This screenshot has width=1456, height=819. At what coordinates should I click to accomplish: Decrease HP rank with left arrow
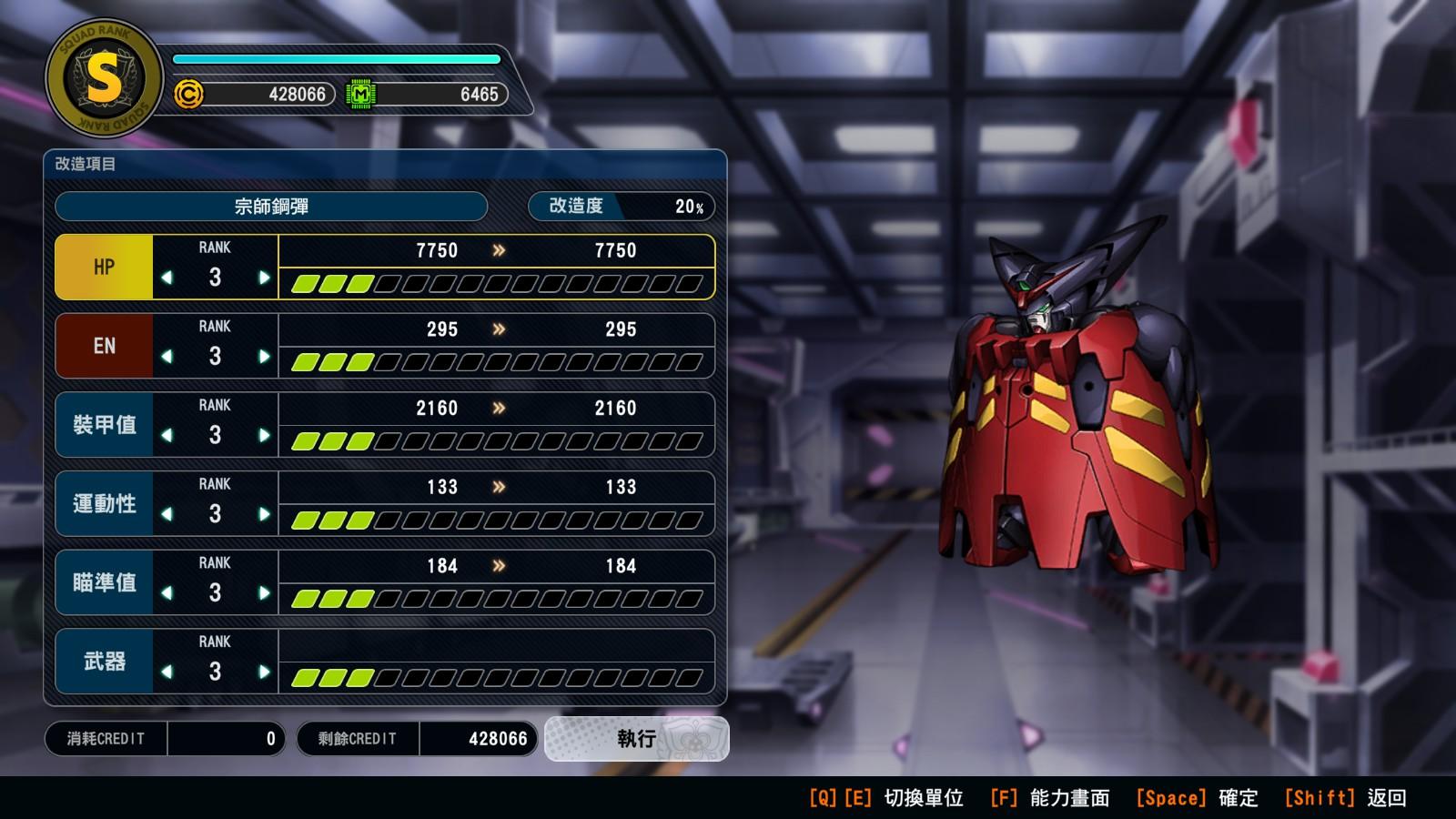pyautogui.click(x=167, y=278)
